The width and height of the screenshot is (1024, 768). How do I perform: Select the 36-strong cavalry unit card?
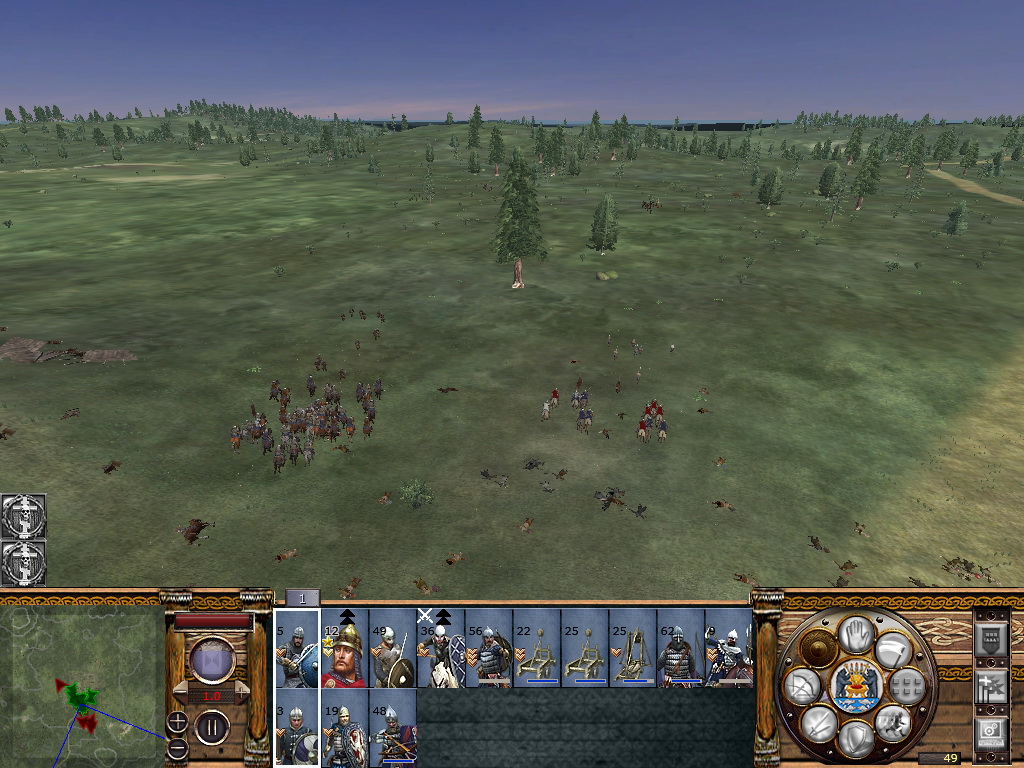tap(441, 648)
